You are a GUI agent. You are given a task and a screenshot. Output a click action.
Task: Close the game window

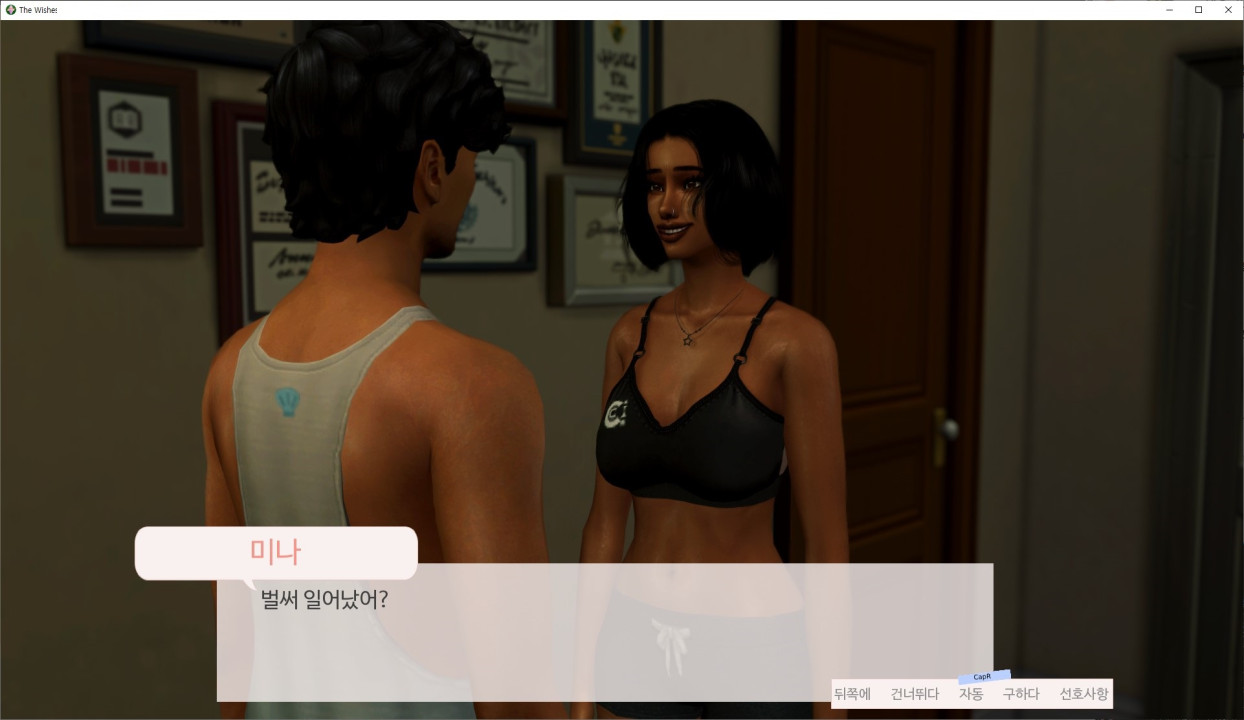point(1228,10)
